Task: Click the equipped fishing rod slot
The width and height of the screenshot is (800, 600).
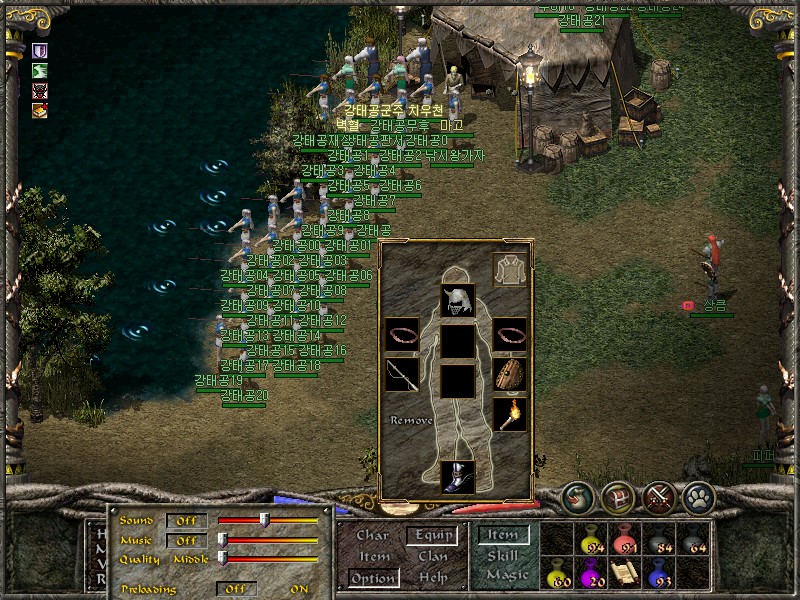Action: click(x=402, y=377)
